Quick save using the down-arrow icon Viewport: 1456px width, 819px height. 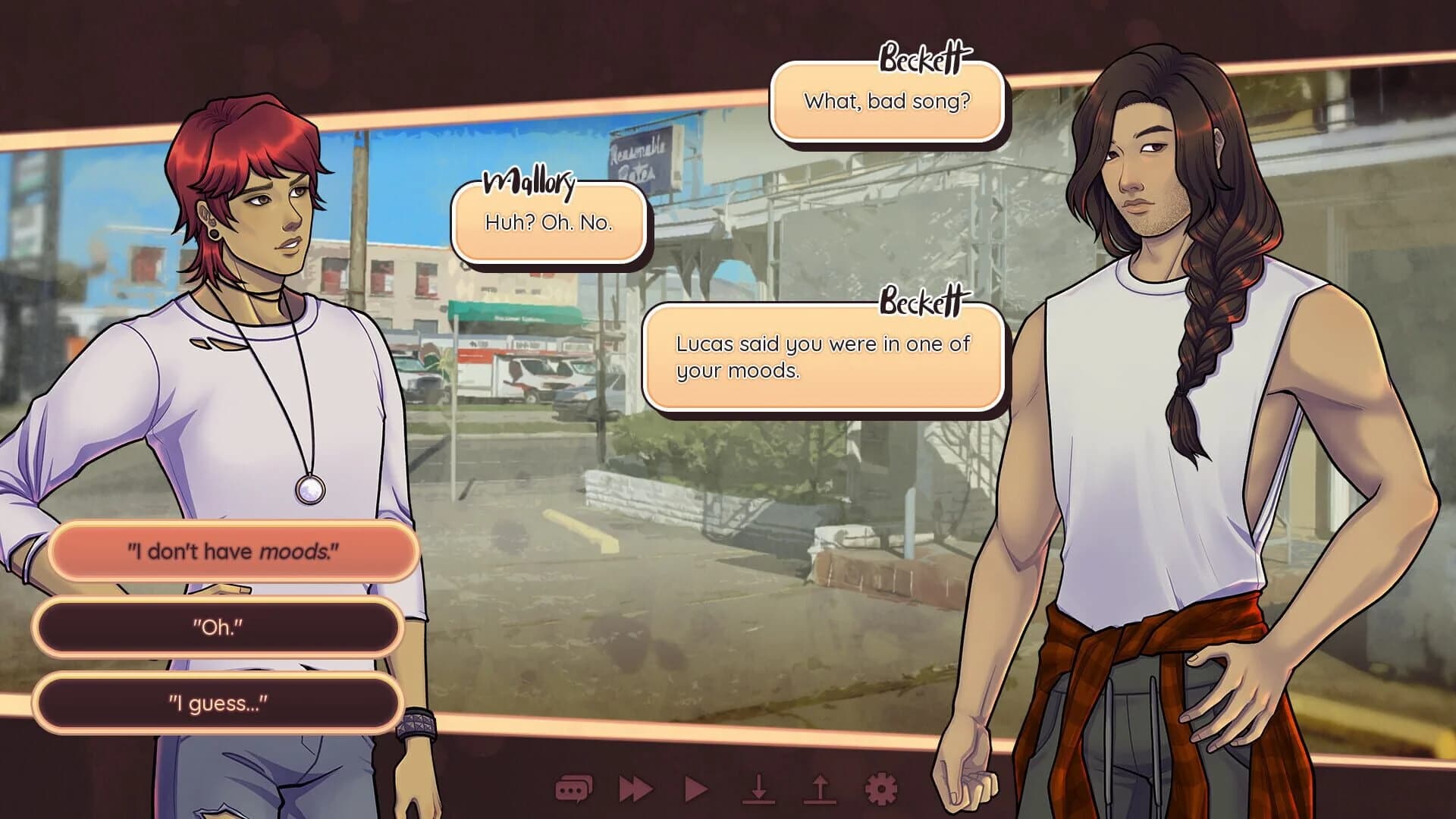[758, 789]
